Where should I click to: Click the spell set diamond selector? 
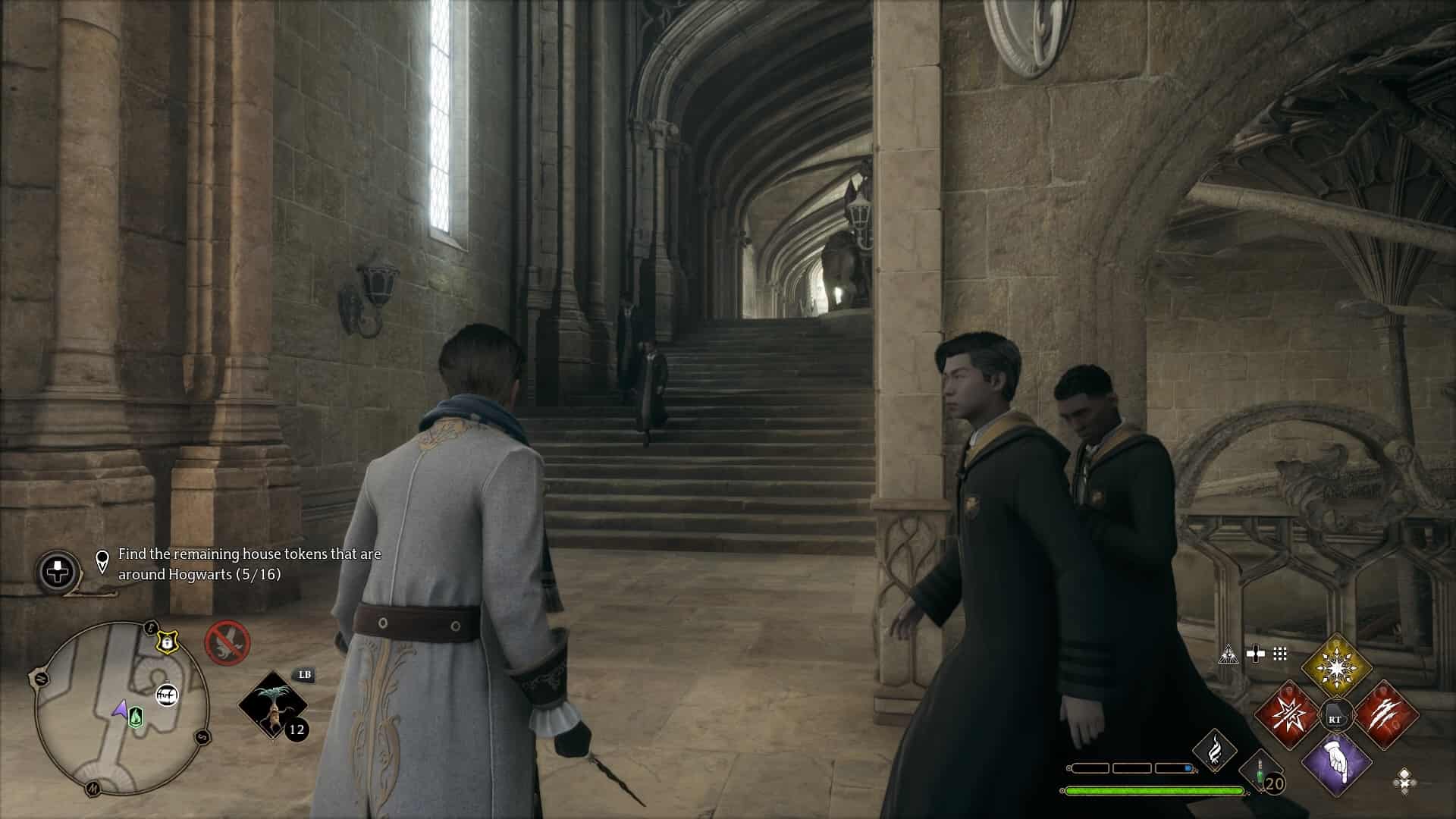1404,780
